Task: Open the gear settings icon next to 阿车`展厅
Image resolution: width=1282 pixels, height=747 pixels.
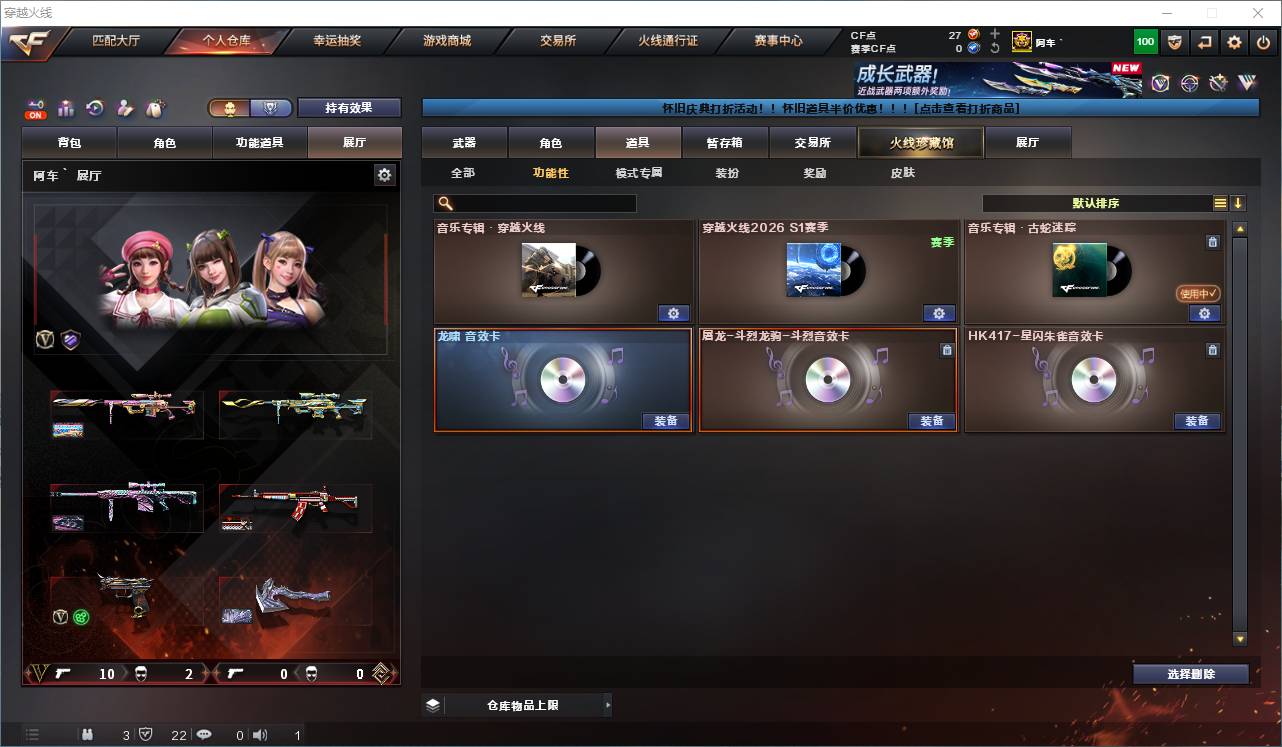Action: 384,174
